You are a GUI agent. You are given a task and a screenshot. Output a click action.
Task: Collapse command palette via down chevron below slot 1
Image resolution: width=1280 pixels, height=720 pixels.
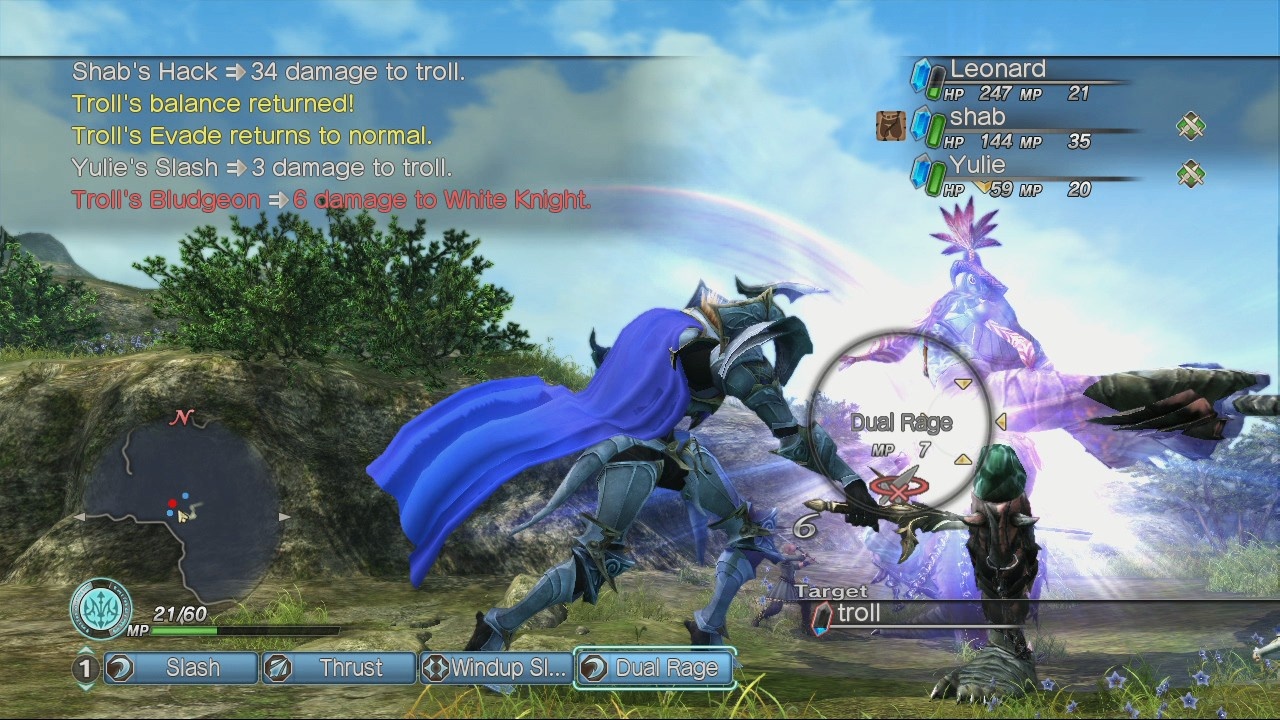click(x=85, y=685)
